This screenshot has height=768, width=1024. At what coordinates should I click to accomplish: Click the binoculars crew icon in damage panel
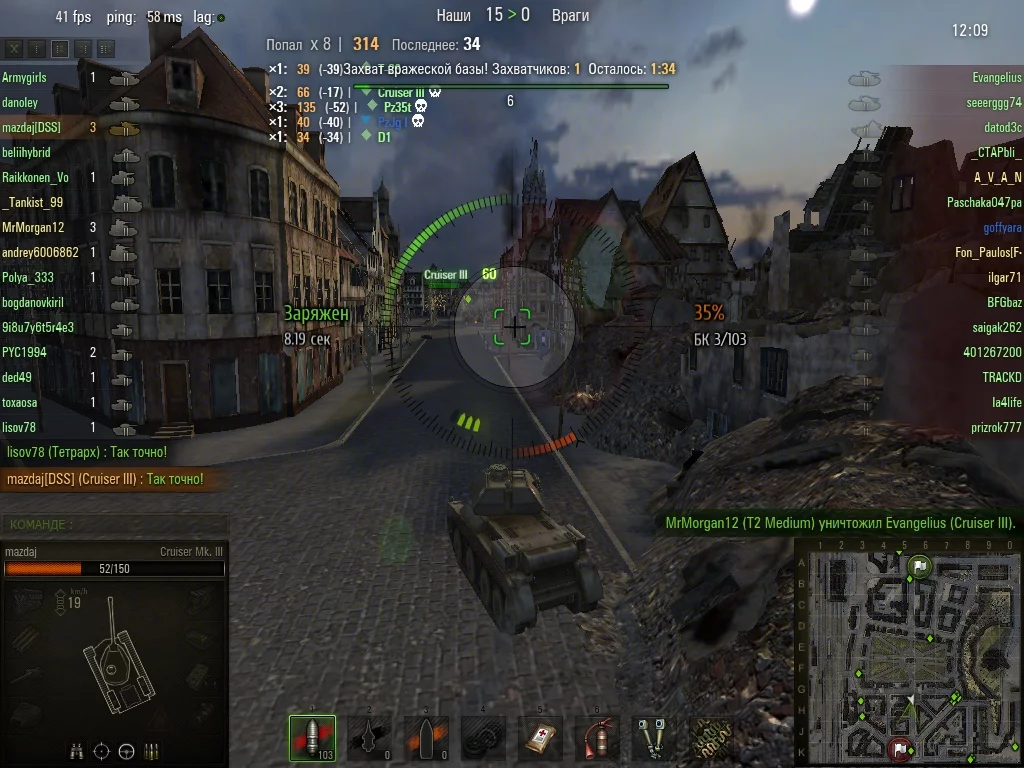77,750
